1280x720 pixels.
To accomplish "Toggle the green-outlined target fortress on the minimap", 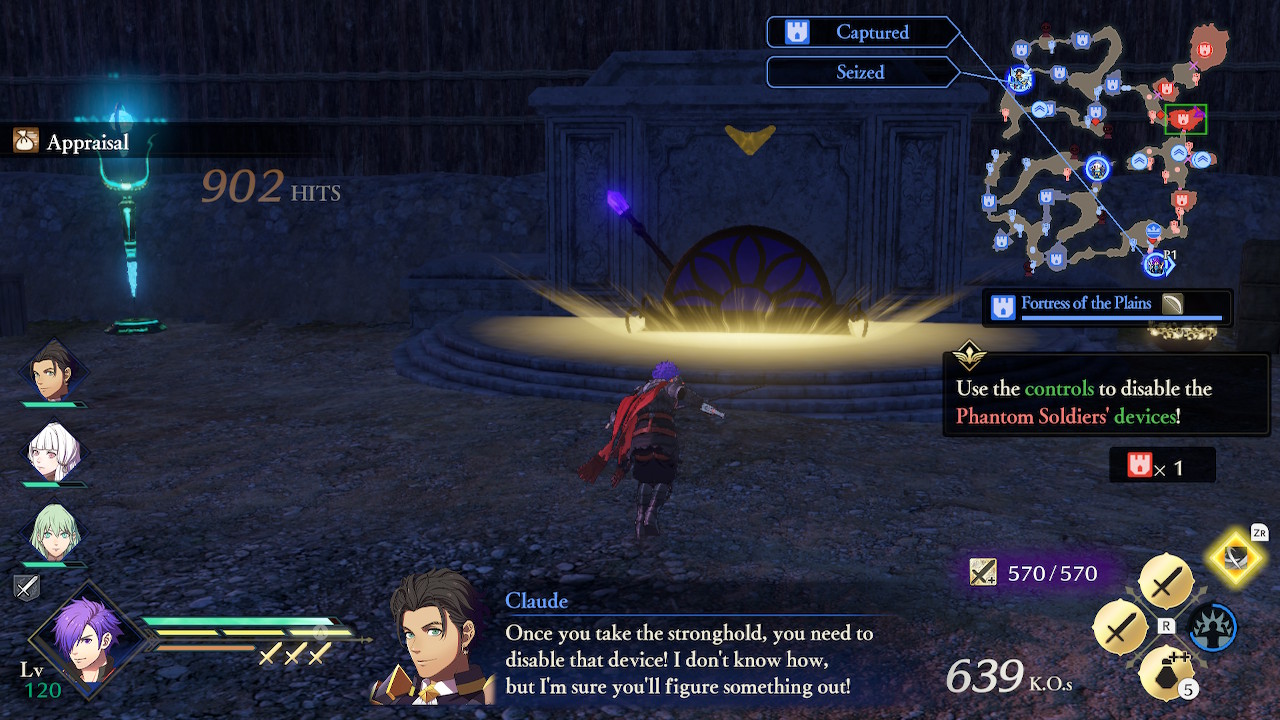I will (1184, 119).
